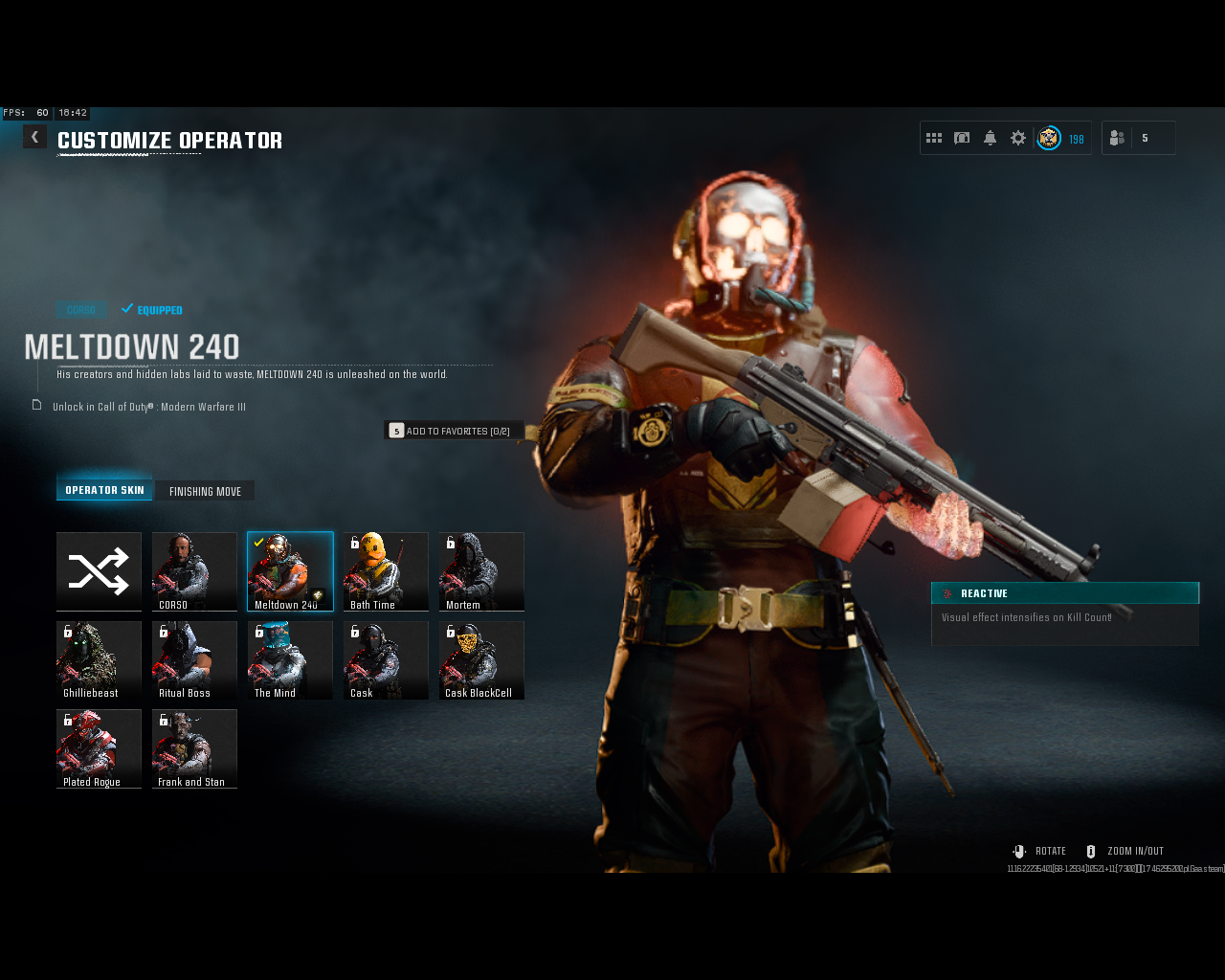This screenshot has height=980, width=1225.
Task: Click the blue level progress ring around the avatar
Action: pos(1049,138)
